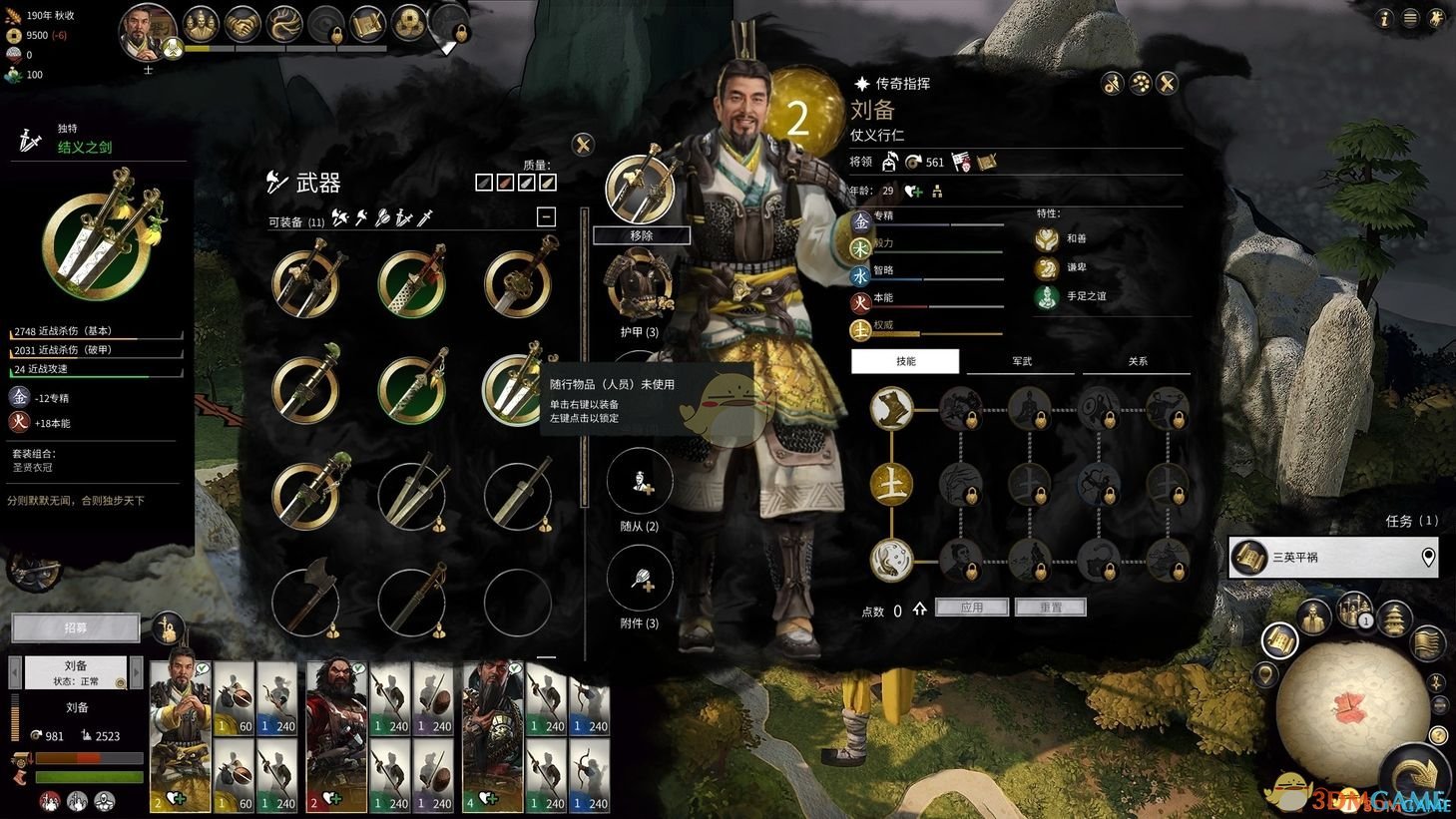Collapse the weapon list with the minus button

pyautogui.click(x=545, y=215)
